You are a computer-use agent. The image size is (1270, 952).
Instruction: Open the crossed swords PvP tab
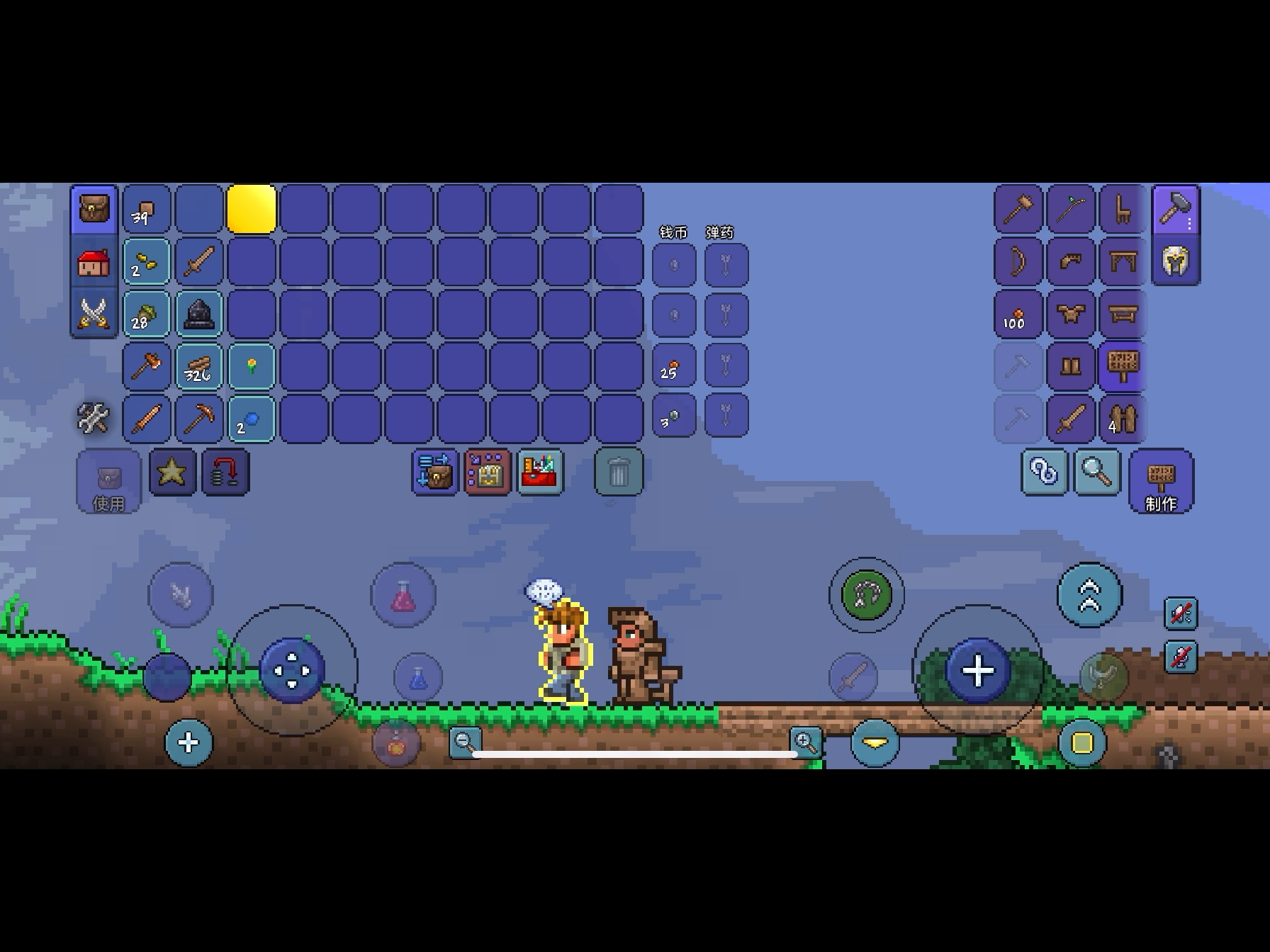(94, 314)
